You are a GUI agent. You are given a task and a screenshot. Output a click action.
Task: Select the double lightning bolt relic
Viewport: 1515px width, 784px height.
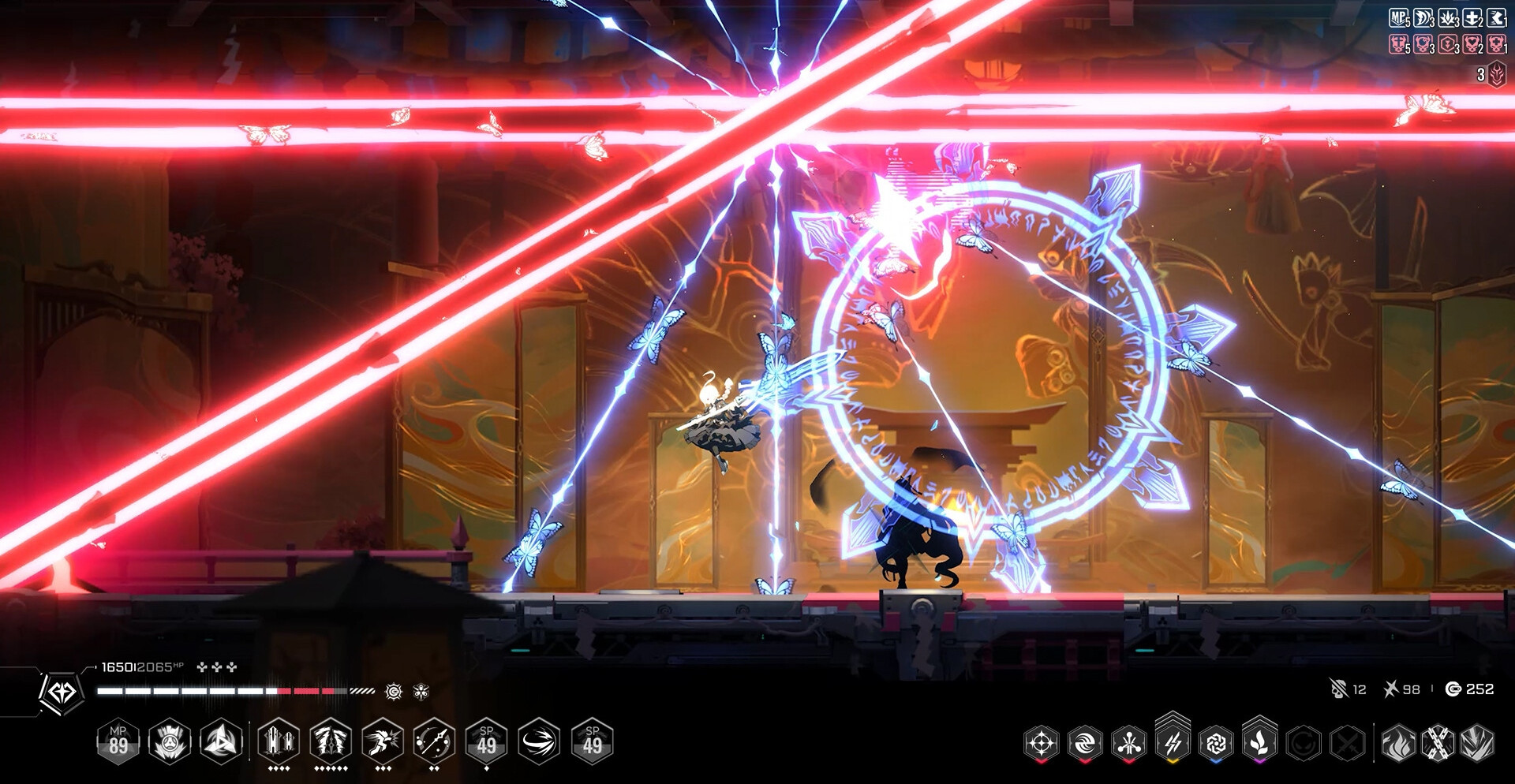(1173, 743)
